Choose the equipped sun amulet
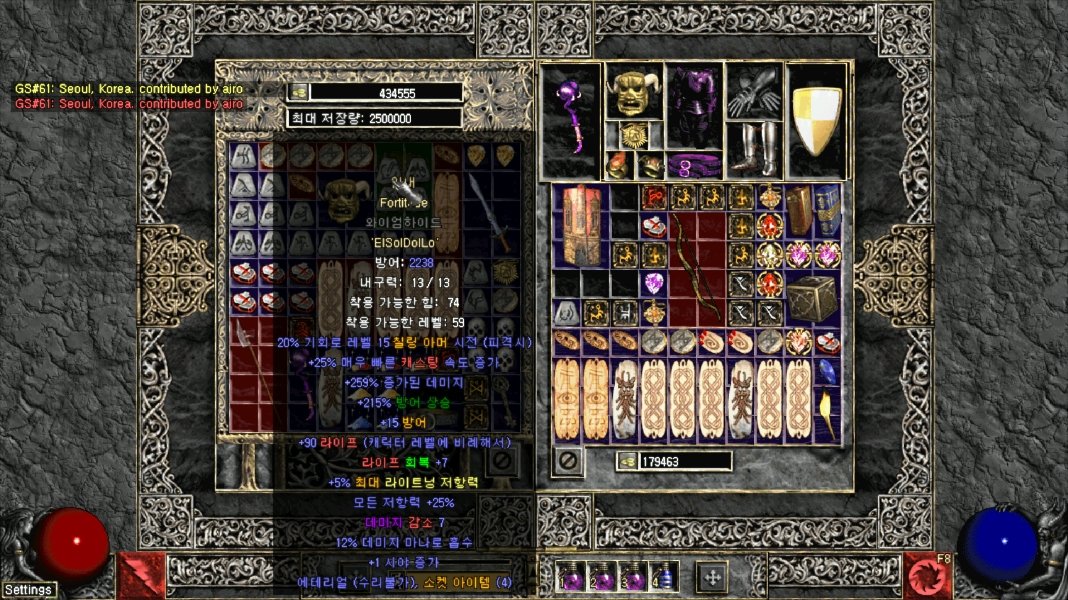The image size is (1068, 600). click(x=634, y=135)
